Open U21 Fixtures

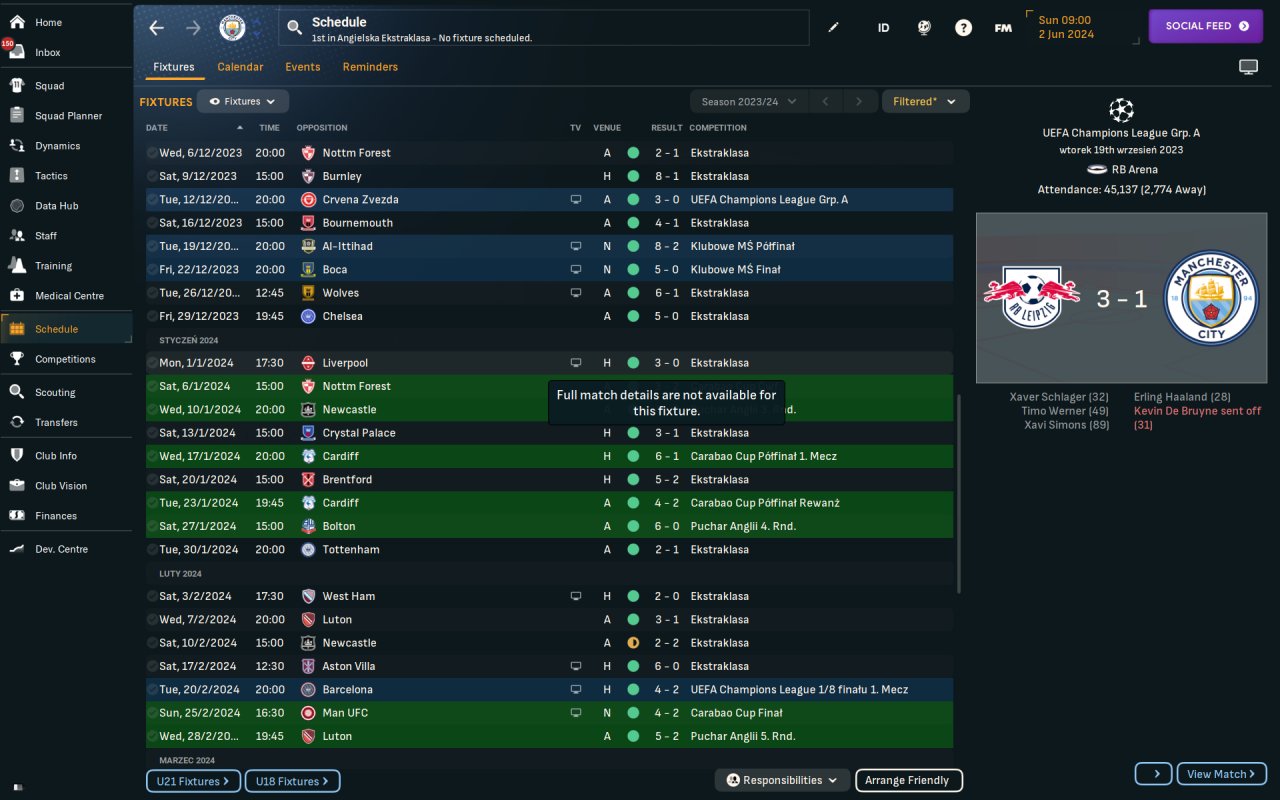point(193,781)
